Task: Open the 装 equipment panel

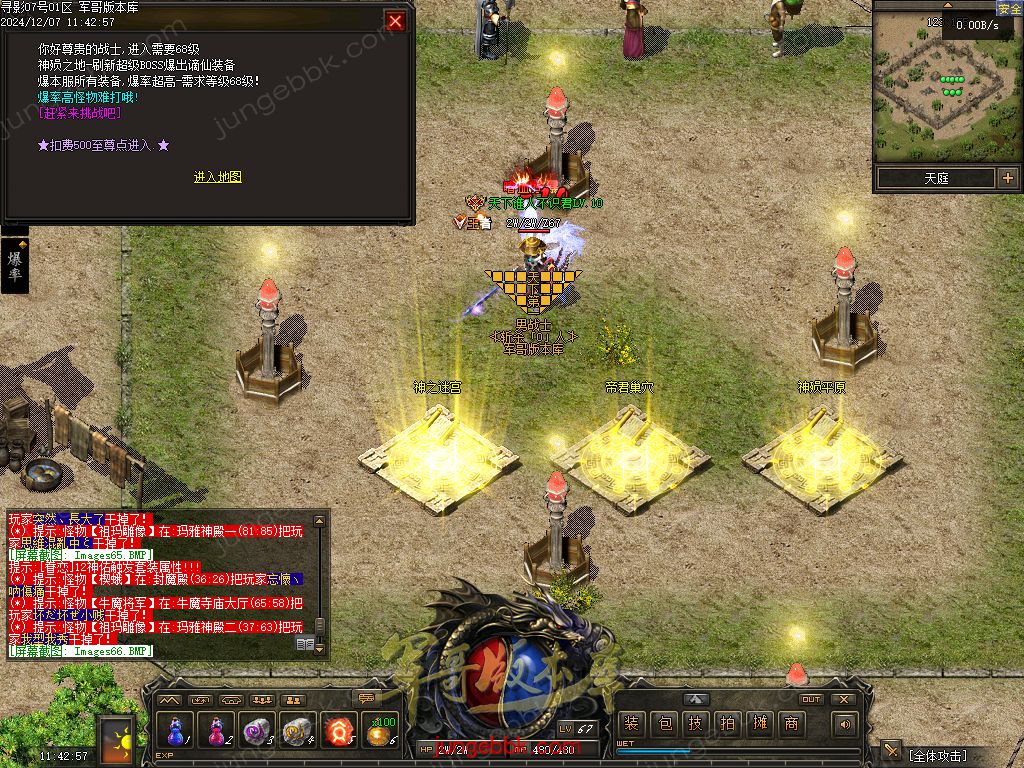Action: (x=630, y=725)
